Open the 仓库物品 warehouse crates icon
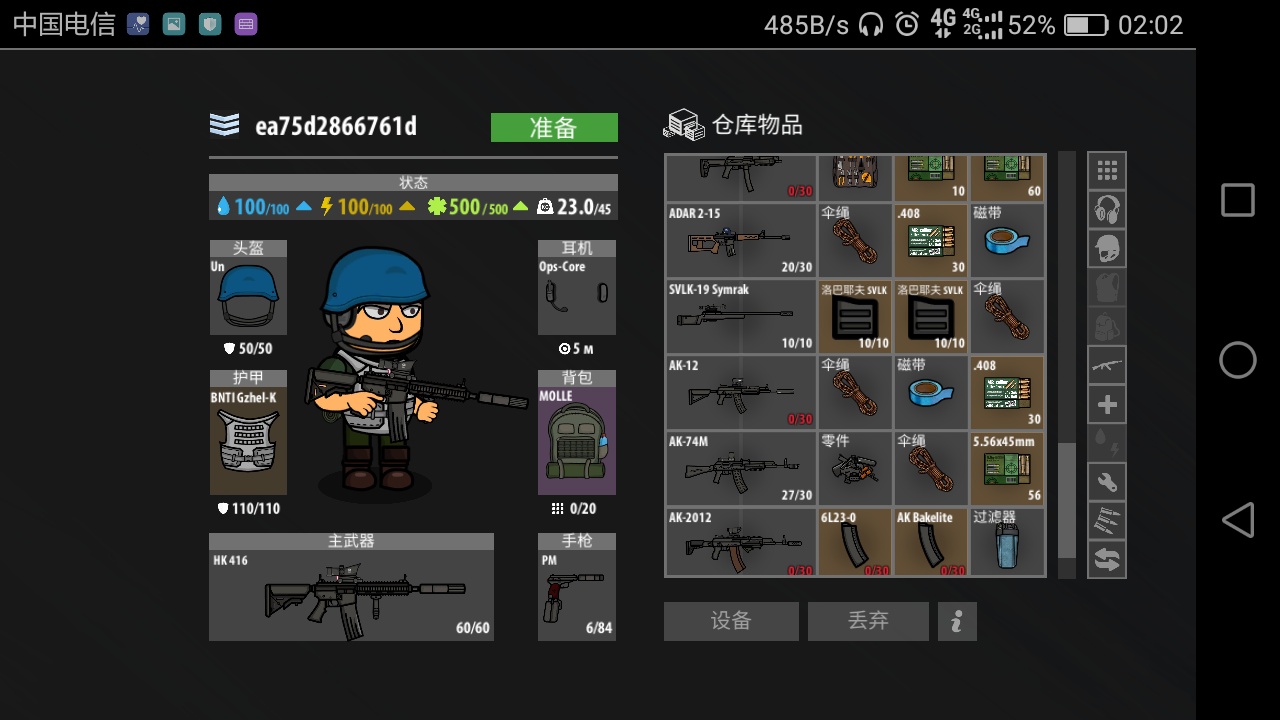1280x720 pixels. (686, 123)
